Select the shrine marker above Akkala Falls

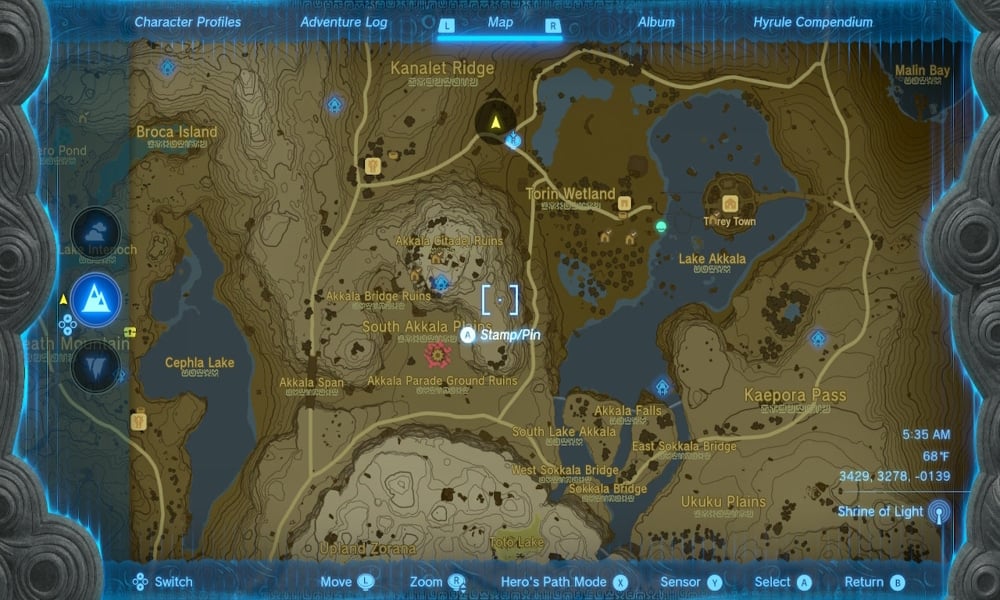coord(661,387)
